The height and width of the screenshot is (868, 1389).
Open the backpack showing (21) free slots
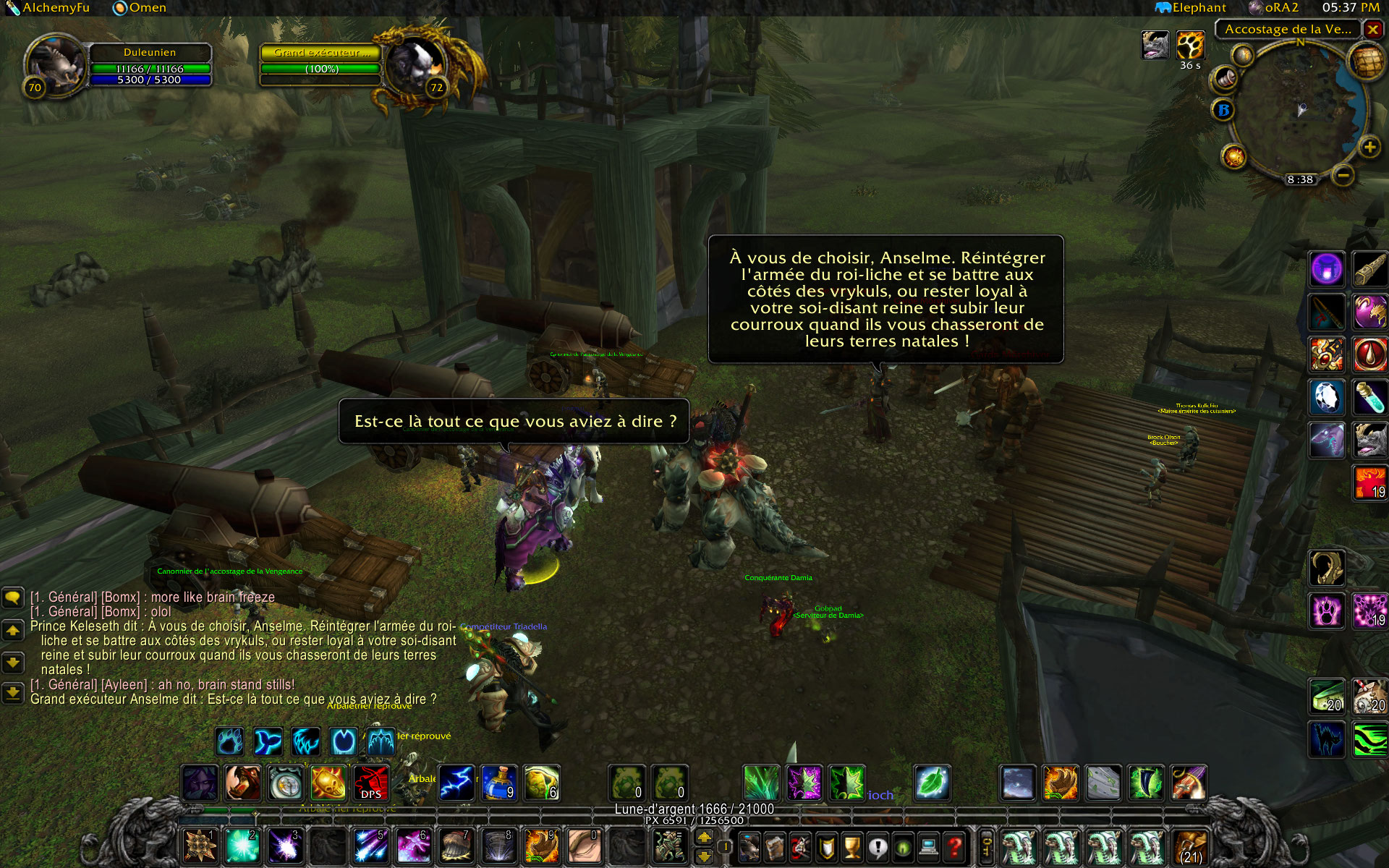(1191, 846)
